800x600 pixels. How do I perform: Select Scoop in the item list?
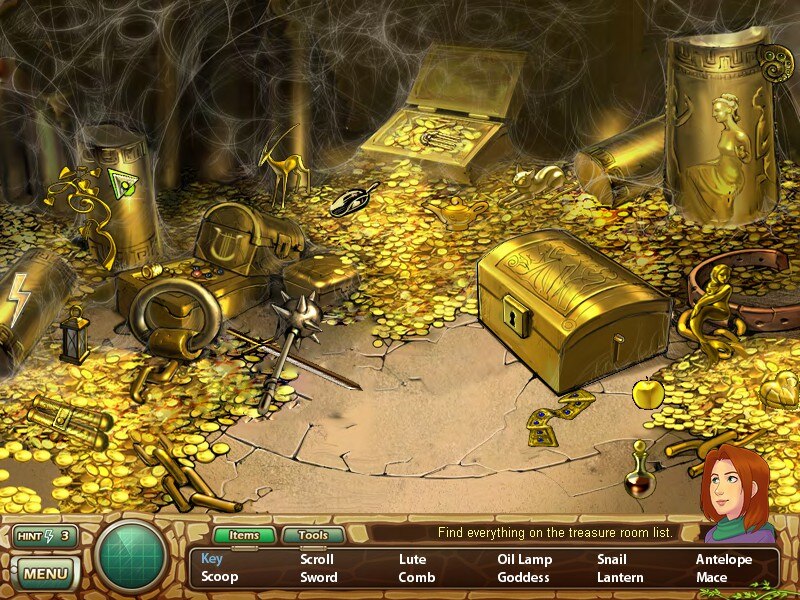(219, 577)
